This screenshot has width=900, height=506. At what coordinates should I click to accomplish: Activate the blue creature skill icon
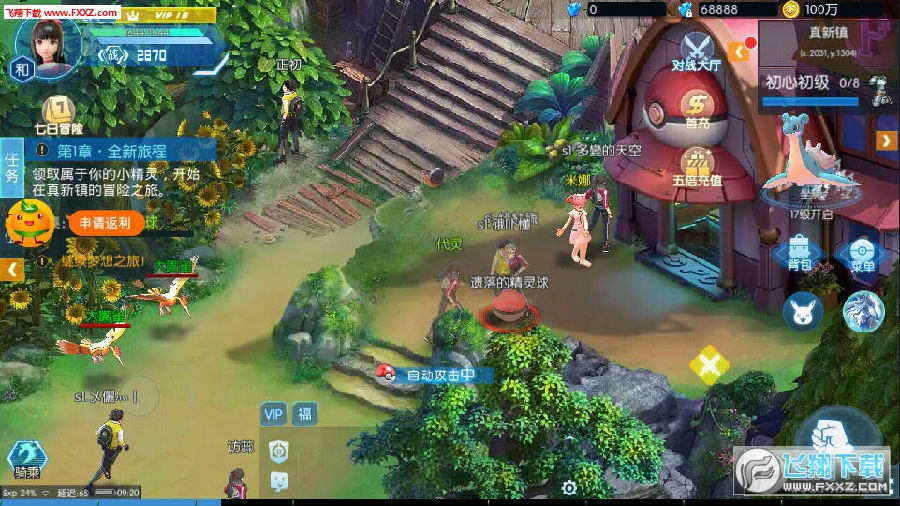(x=862, y=311)
